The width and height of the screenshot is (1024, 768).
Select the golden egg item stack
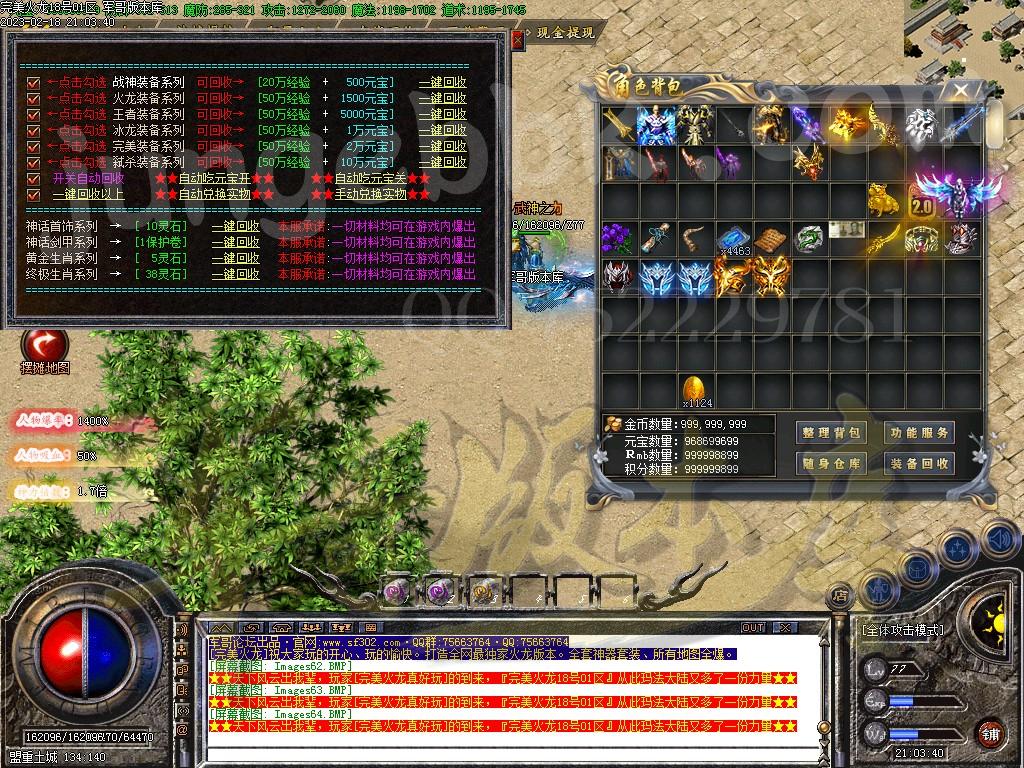695,390
